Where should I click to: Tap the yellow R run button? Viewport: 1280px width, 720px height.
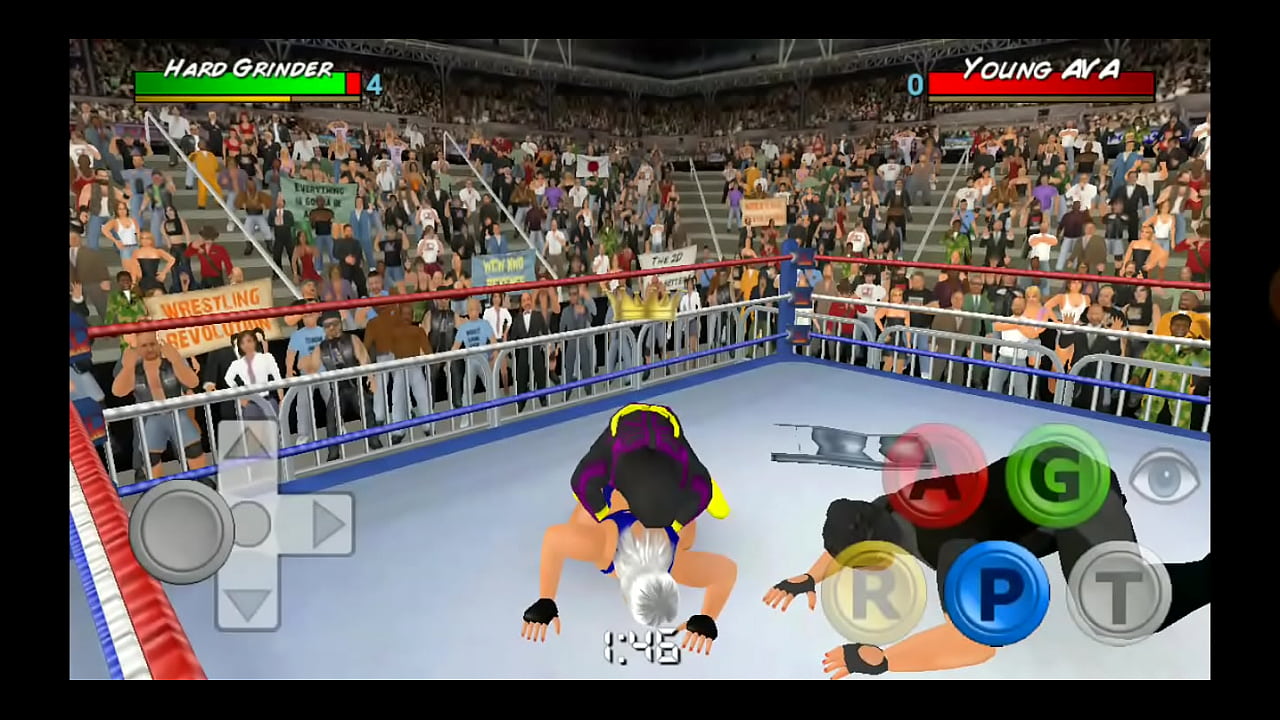click(873, 593)
